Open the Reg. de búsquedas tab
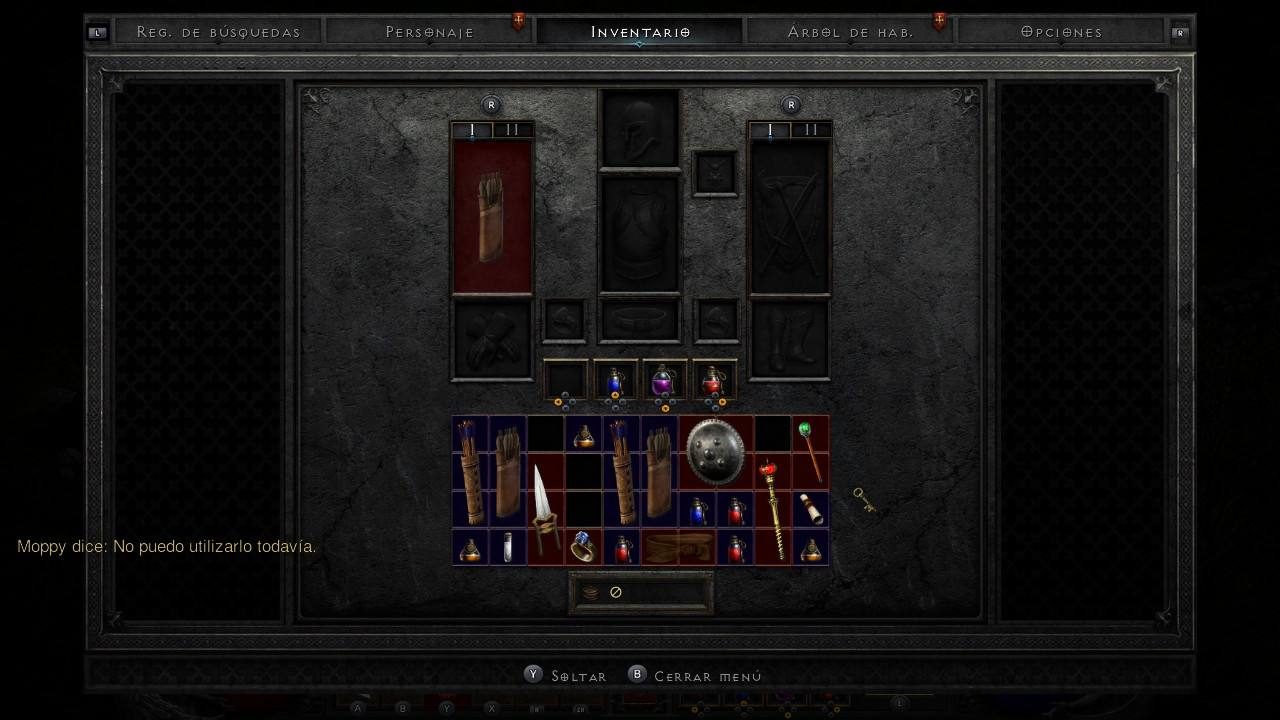This screenshot has height=720, width=1280. (218, 32)
